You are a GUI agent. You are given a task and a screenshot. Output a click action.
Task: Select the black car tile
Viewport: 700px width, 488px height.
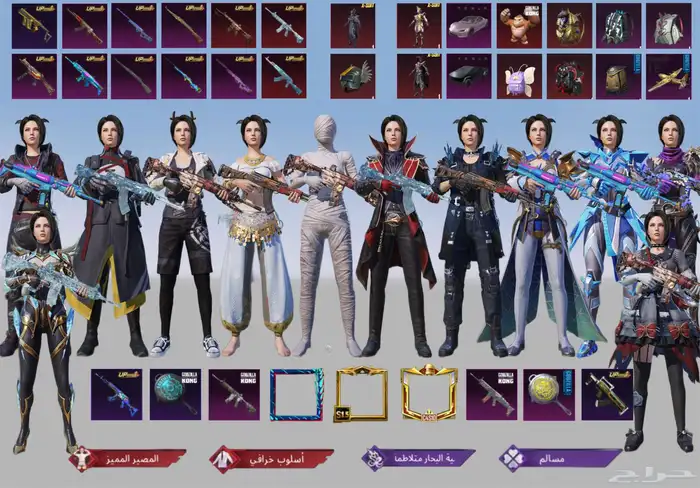tap(468, 75)
